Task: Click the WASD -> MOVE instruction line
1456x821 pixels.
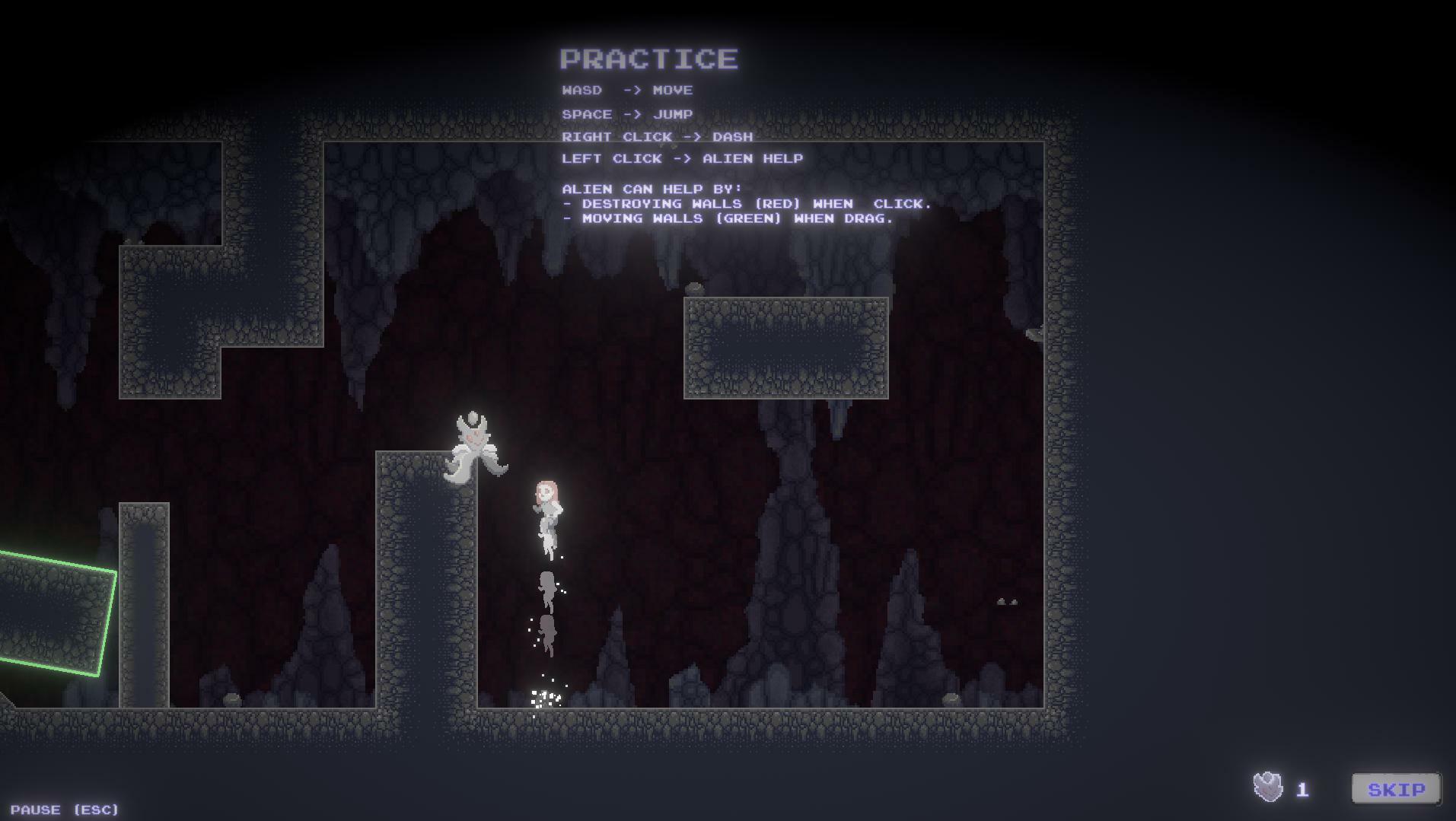Action: 627,90
